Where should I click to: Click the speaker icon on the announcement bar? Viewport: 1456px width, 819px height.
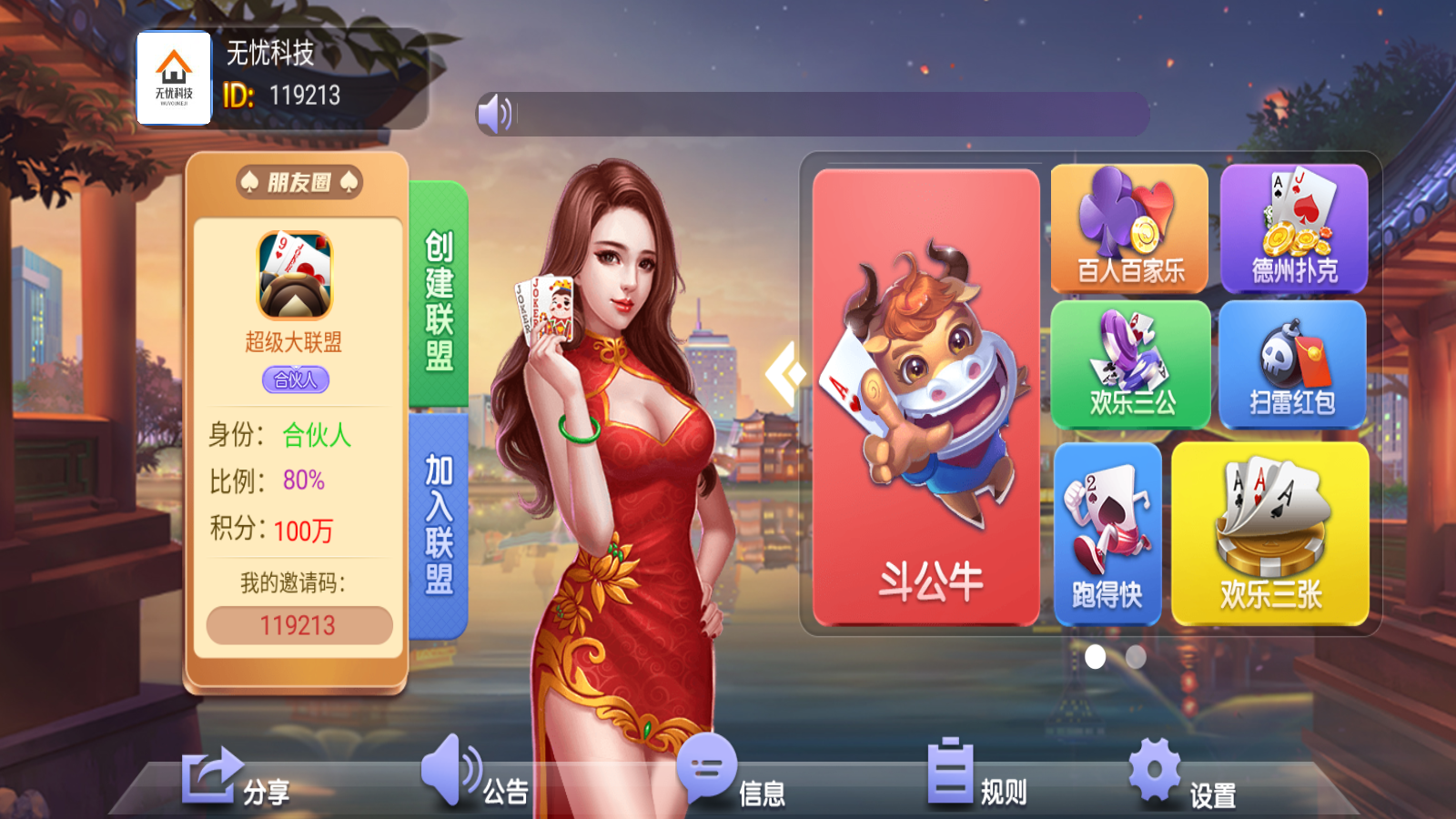coord(494,112)
